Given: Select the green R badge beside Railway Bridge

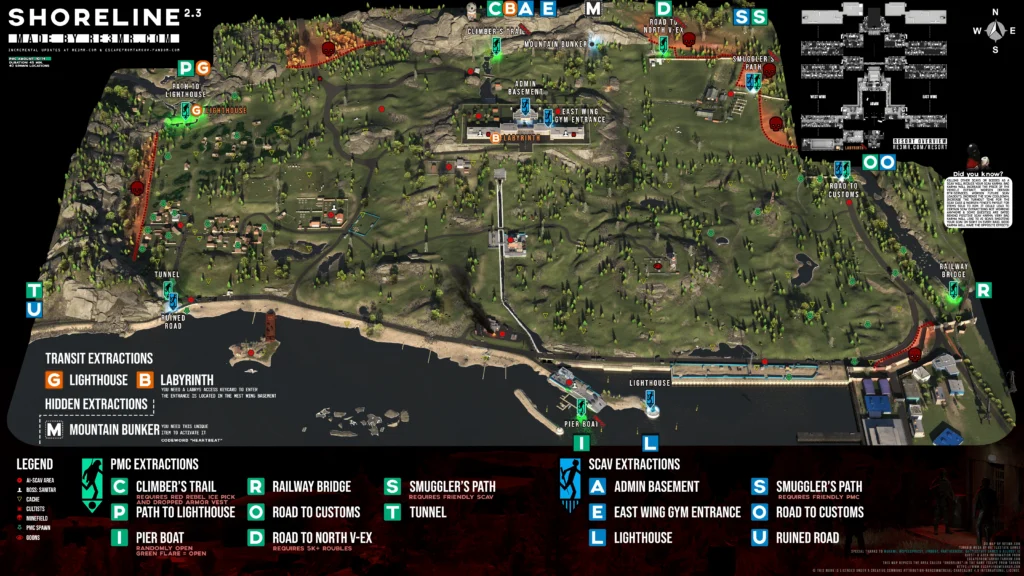Looking at the screenshot, I should tap(983, 290).
